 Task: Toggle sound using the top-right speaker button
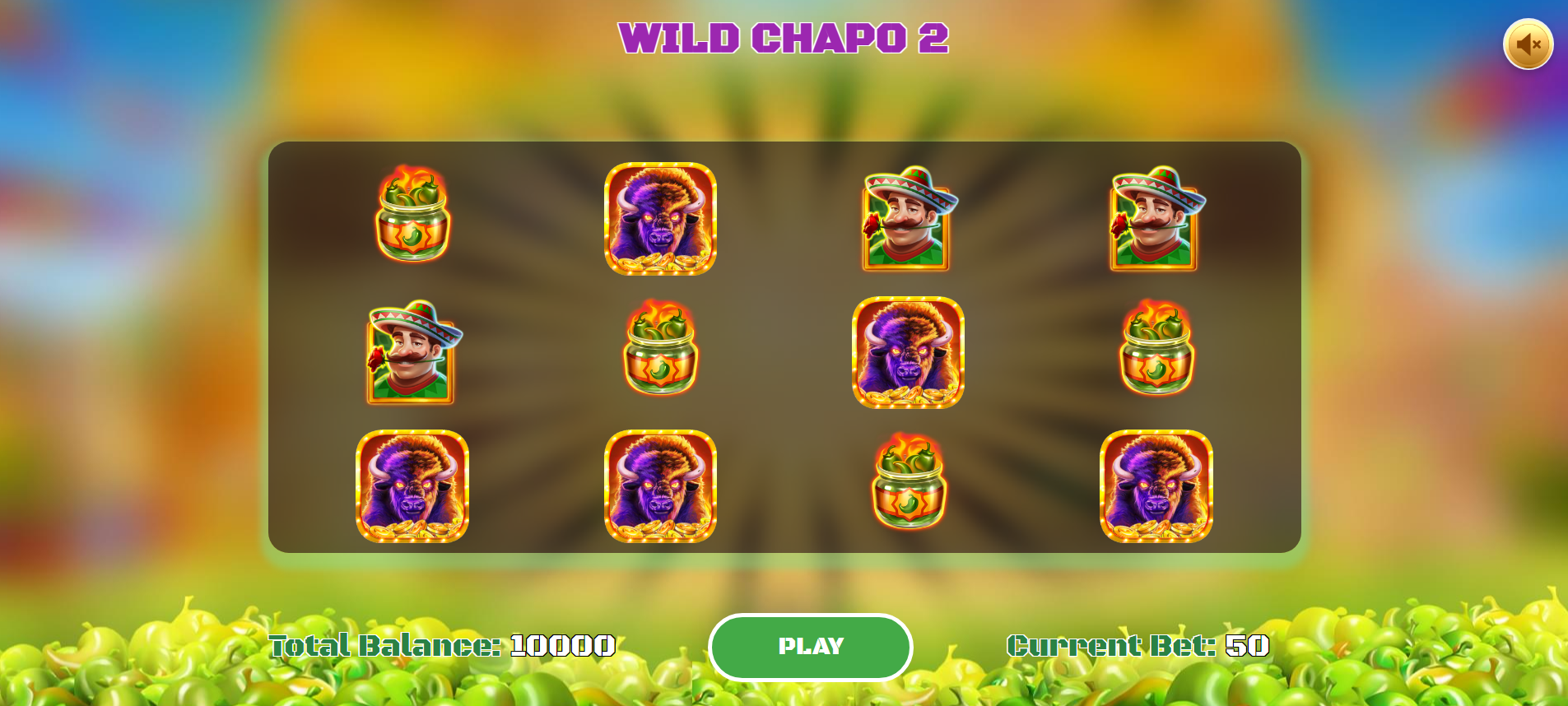(1528, 43)
